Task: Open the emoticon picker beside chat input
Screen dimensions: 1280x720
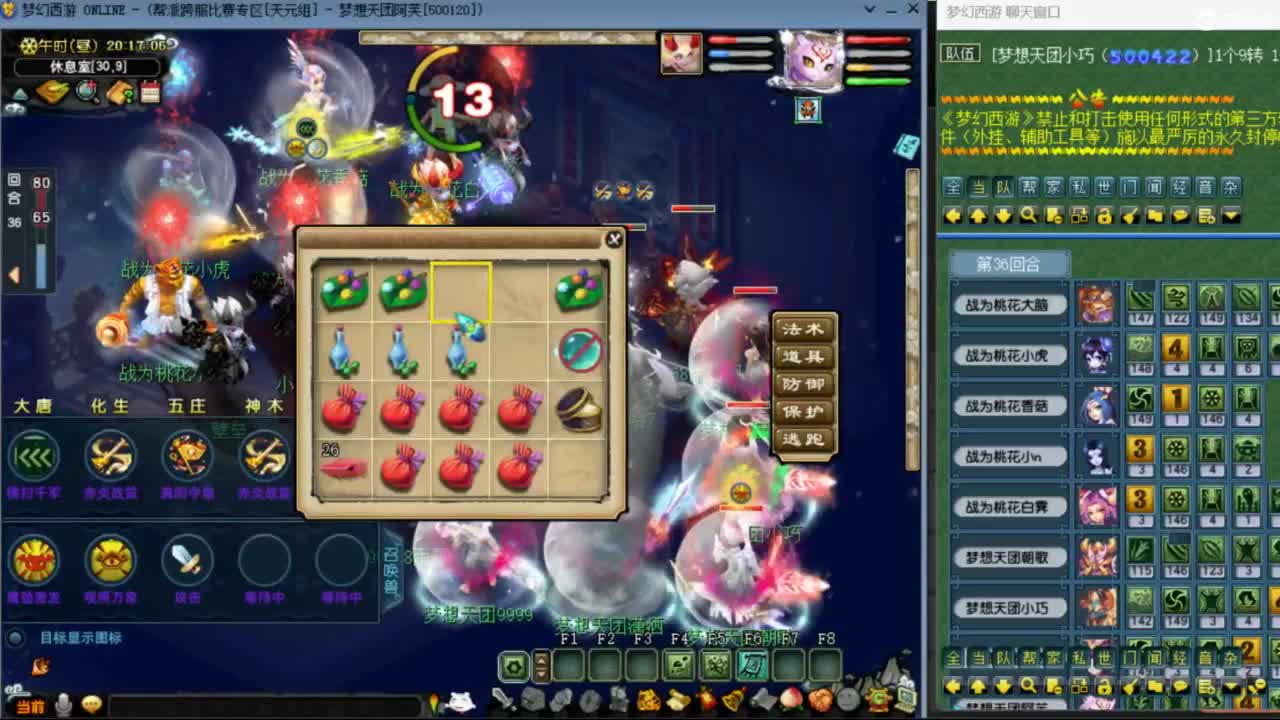Action: tap(92, 701)
